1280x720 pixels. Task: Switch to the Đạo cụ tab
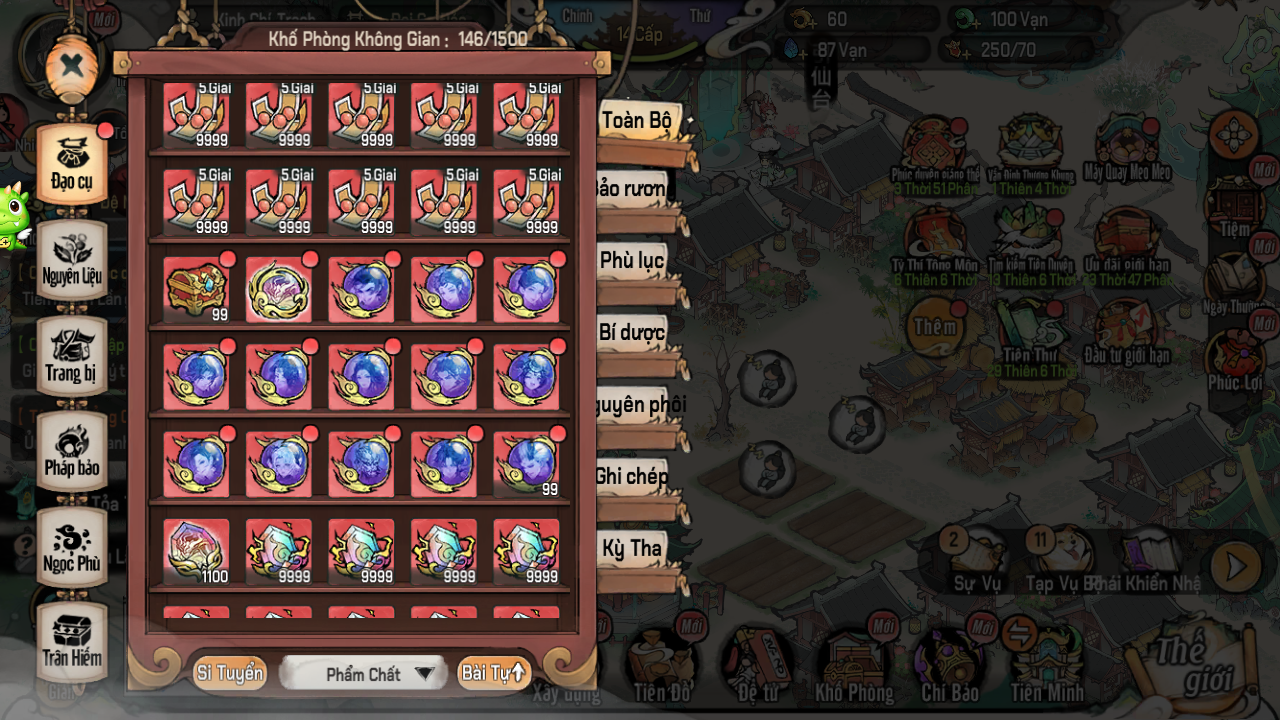72,163
